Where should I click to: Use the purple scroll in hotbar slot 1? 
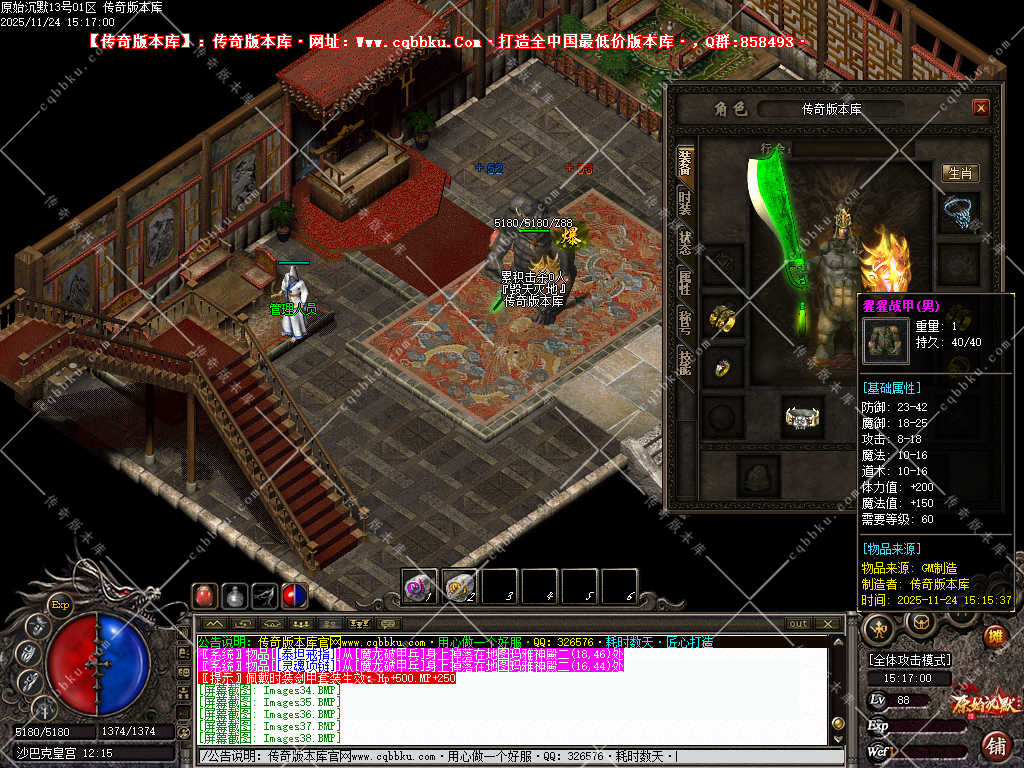[419, 586]
